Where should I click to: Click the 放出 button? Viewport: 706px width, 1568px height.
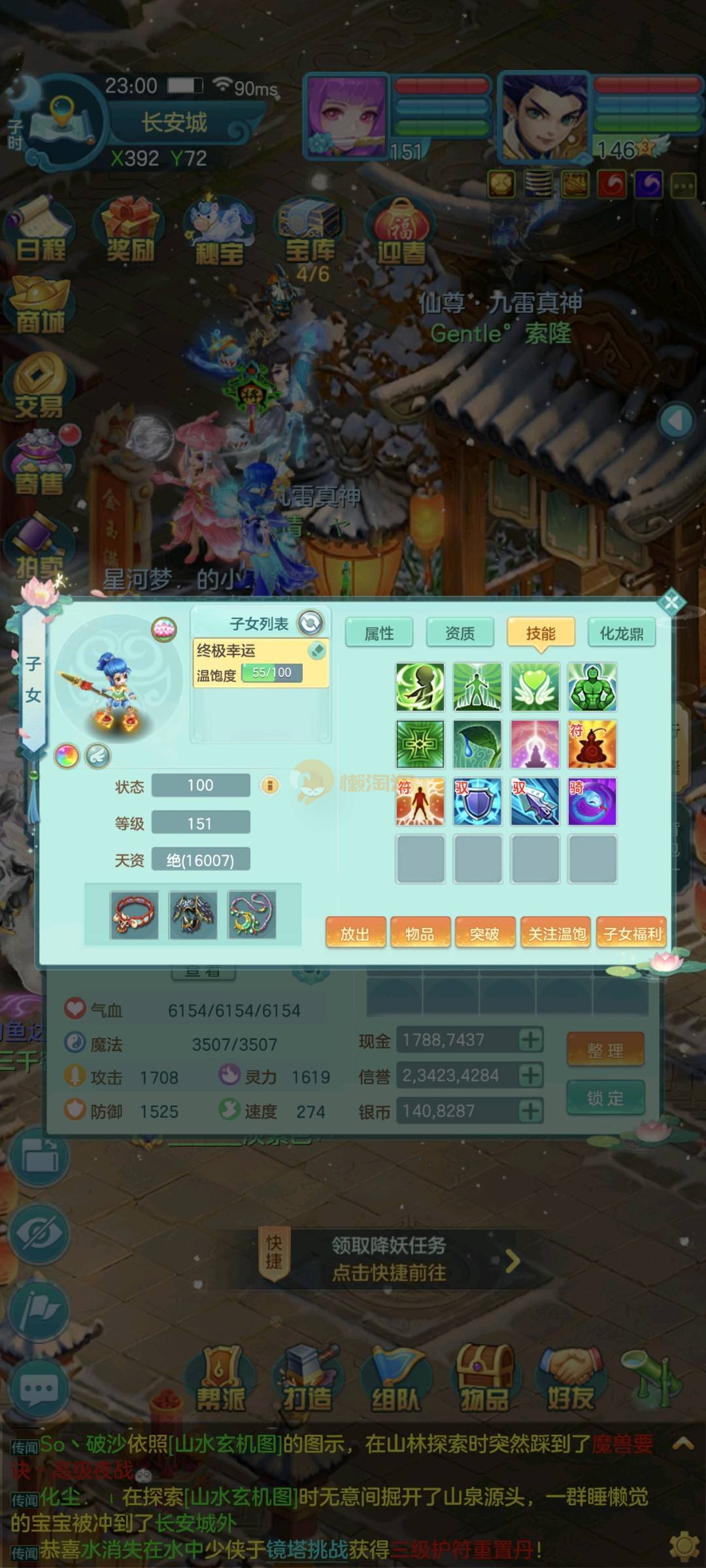click(355, 934)
